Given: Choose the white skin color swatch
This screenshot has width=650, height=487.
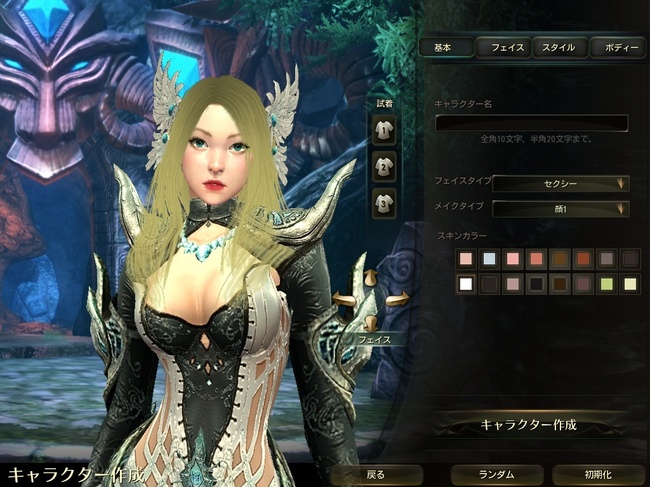Looking at the screenshot, I should click(x=465, y=284).
